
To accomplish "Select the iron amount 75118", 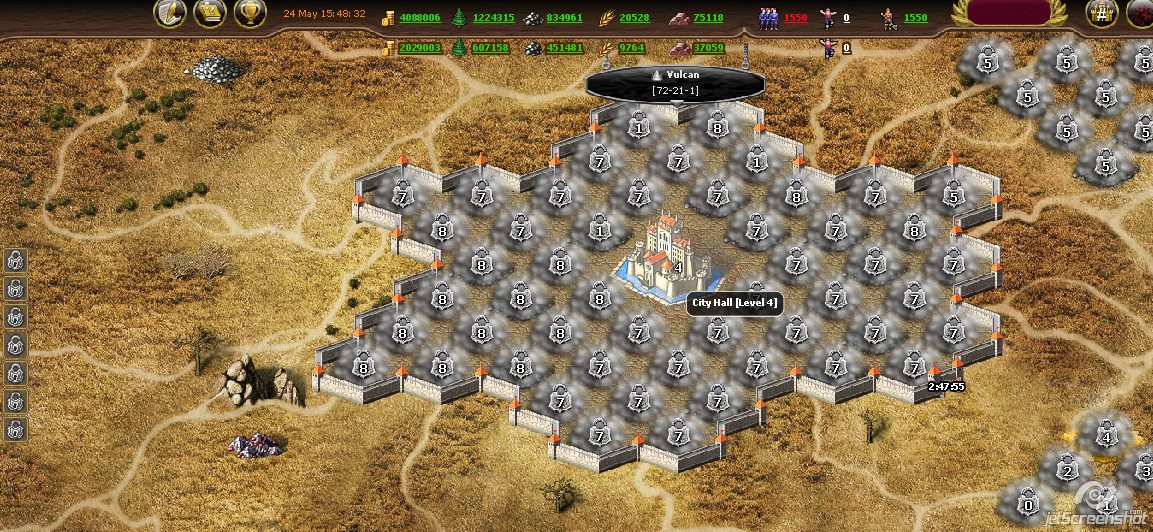I will 708,18.
